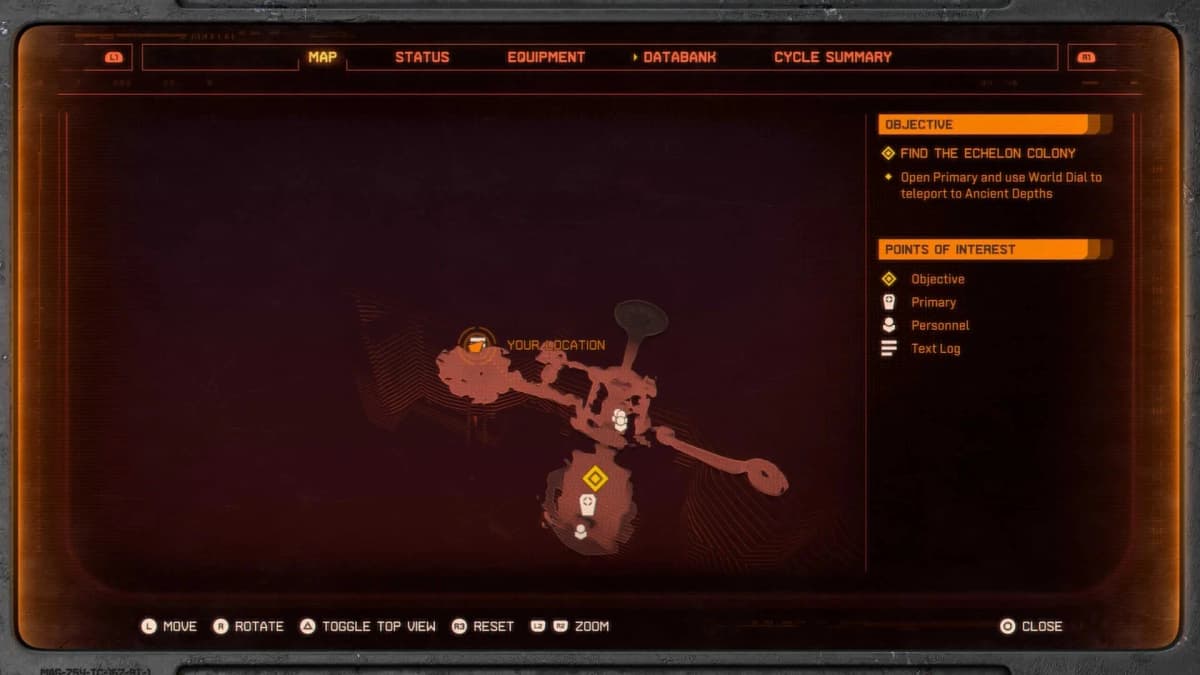The image size is (1200, 675).
Task: Open the Databank tab
Action: (x=679, y=57)
